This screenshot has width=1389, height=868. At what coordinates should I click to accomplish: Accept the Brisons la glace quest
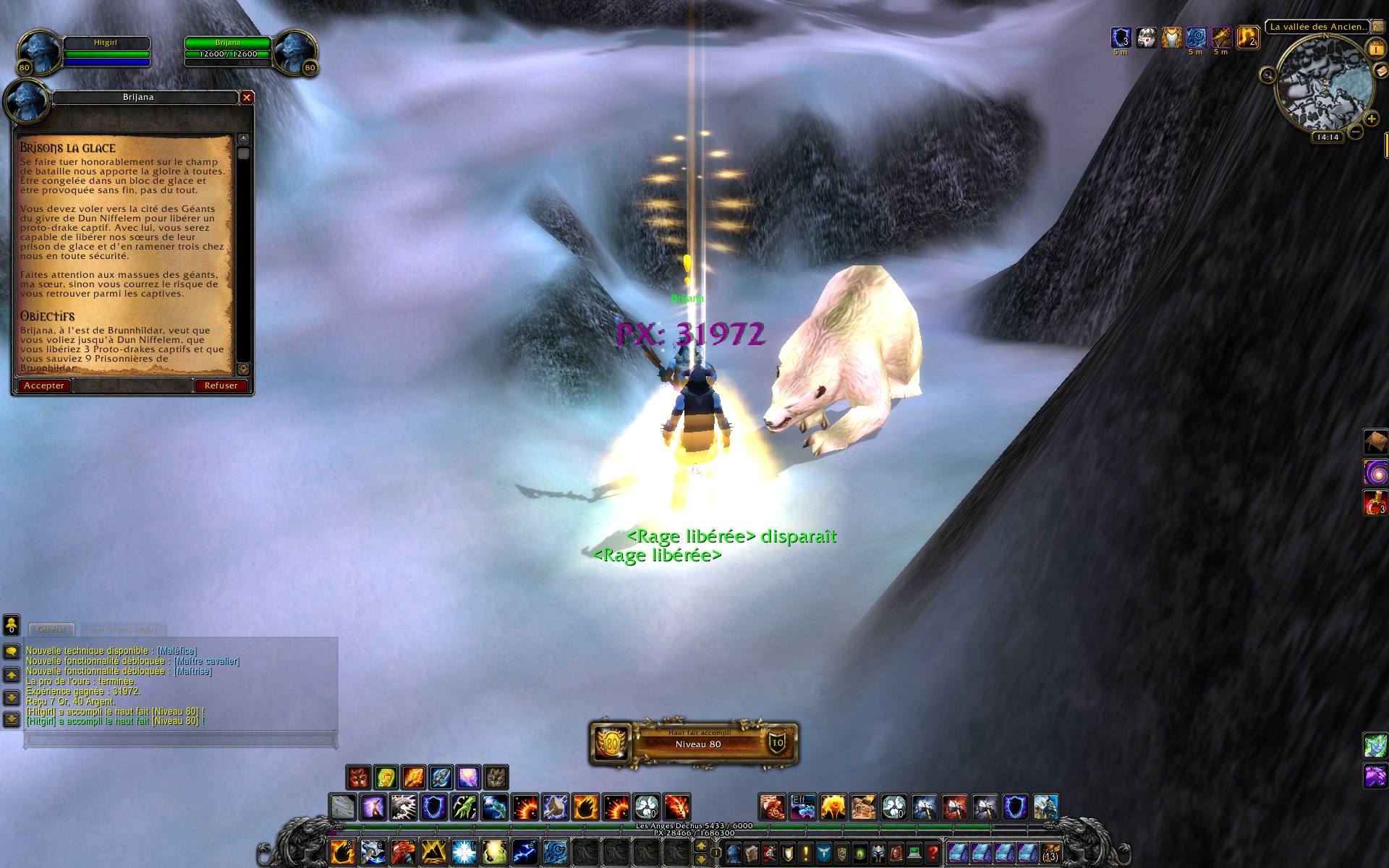pos(44,386)
